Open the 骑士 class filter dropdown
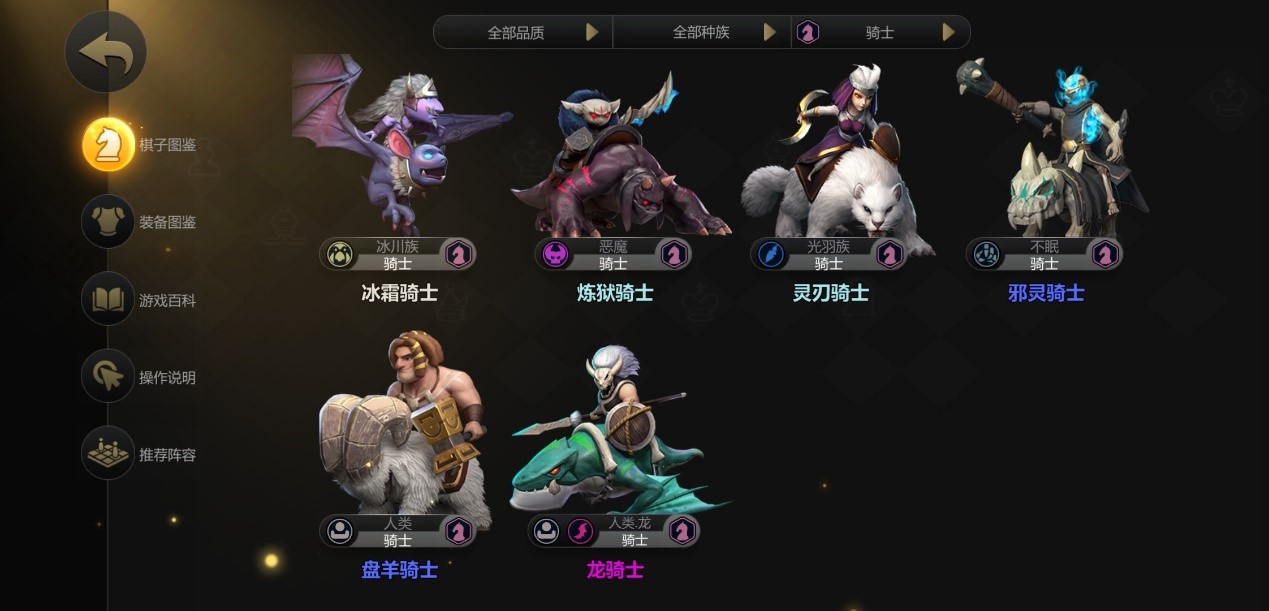 pos(880,32)
